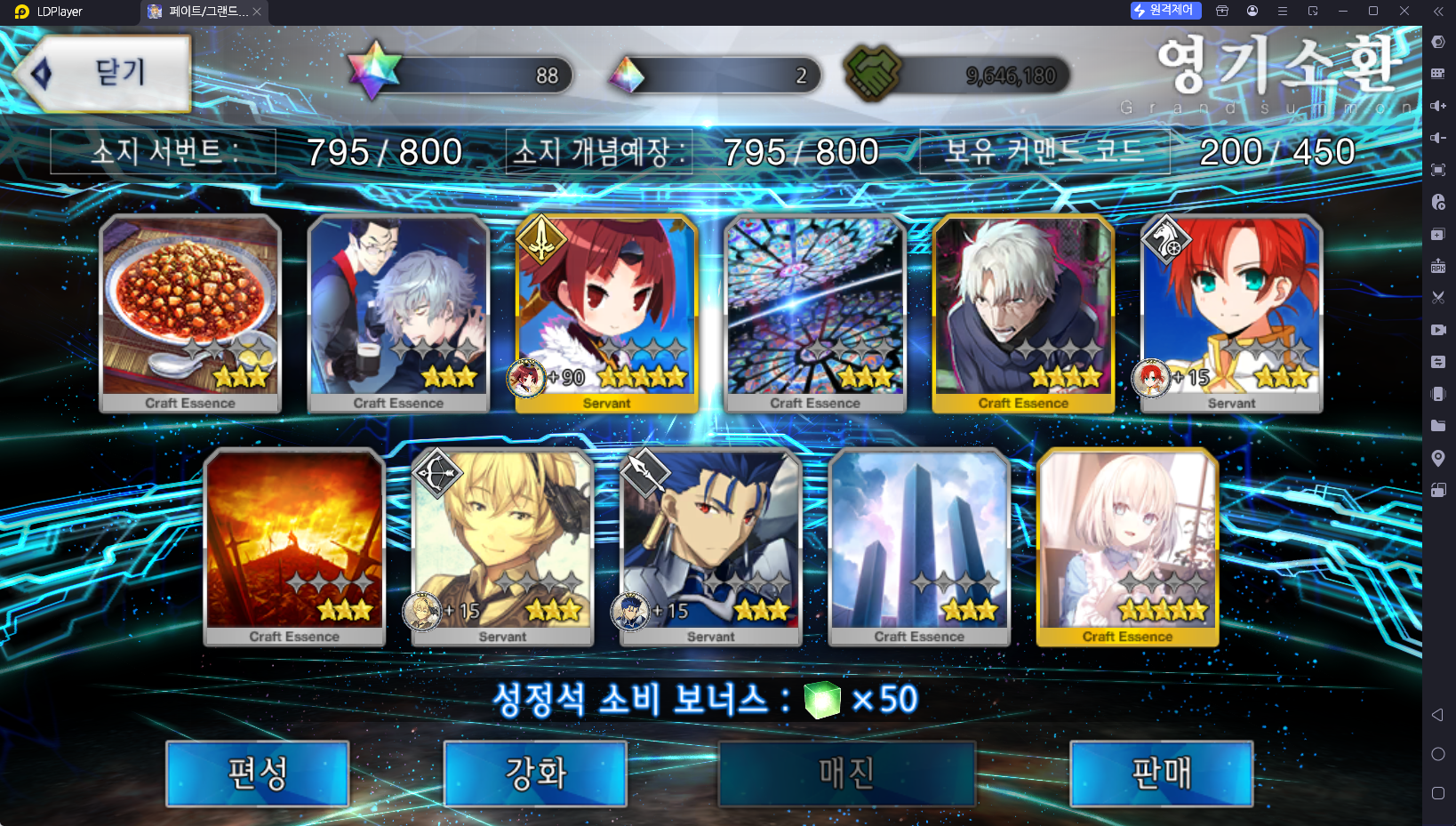Select the 강화 enhance button
This screenshot has width=1456, height=826.
tap(535, 774)
